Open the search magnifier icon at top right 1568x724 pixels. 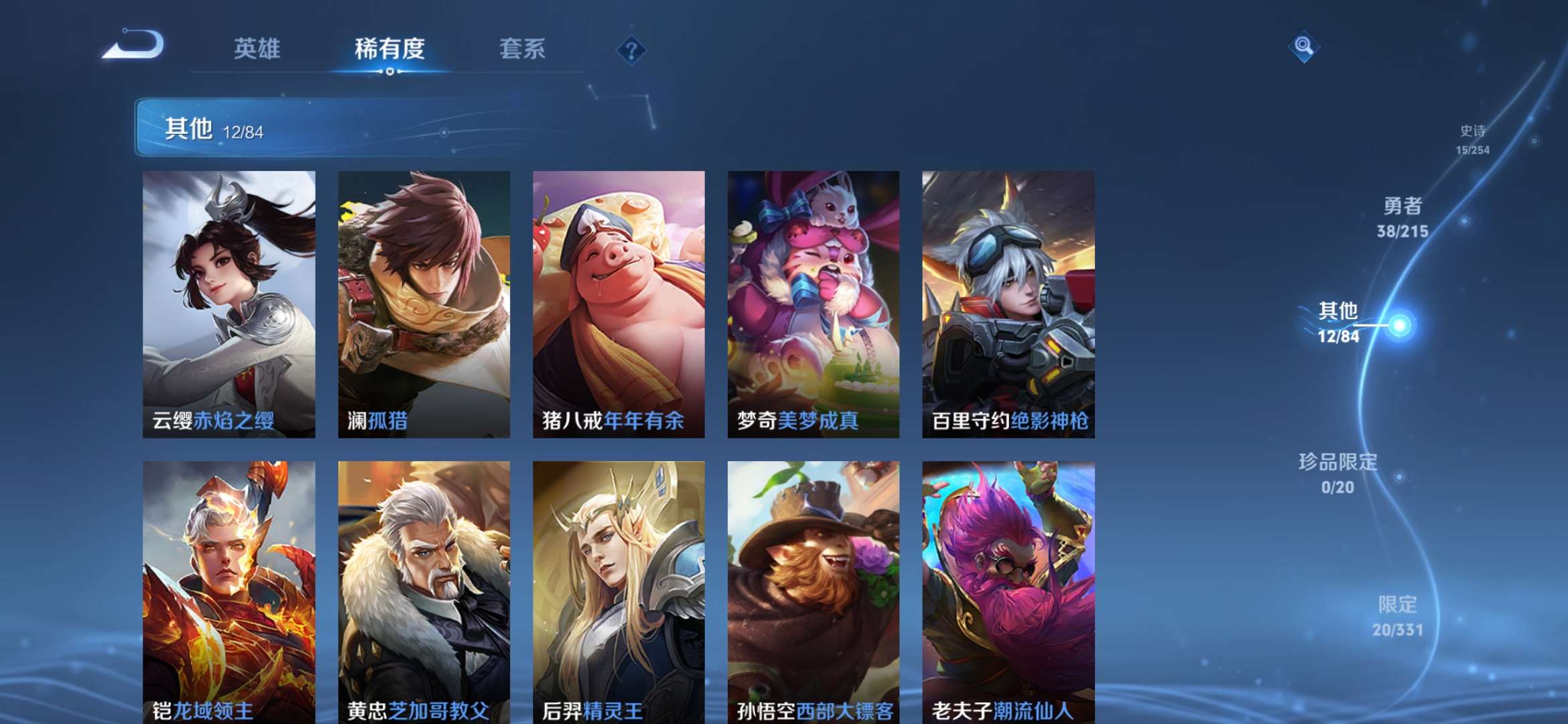(x=1303, y=48)
